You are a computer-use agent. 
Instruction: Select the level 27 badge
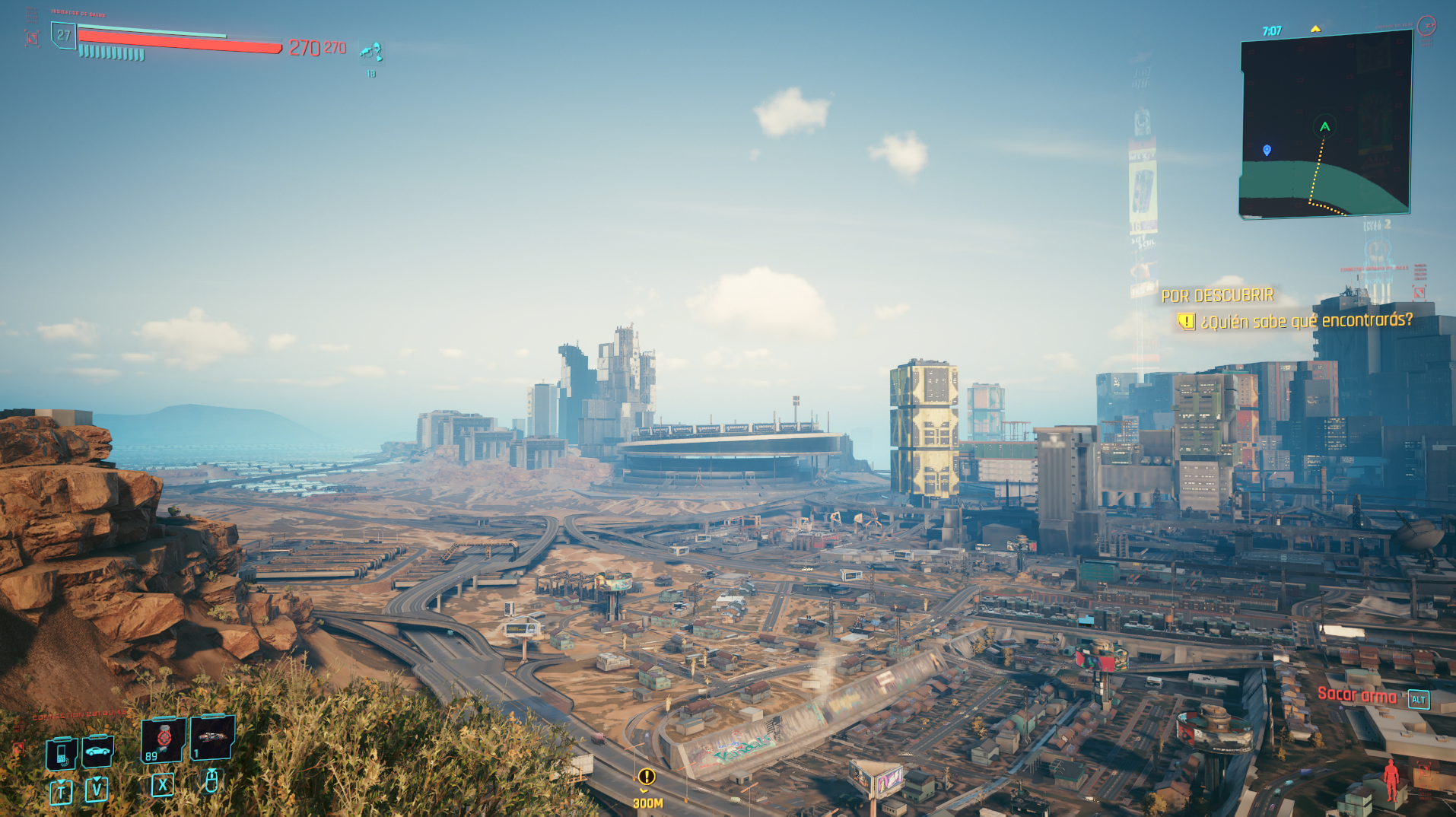point(64,35)
